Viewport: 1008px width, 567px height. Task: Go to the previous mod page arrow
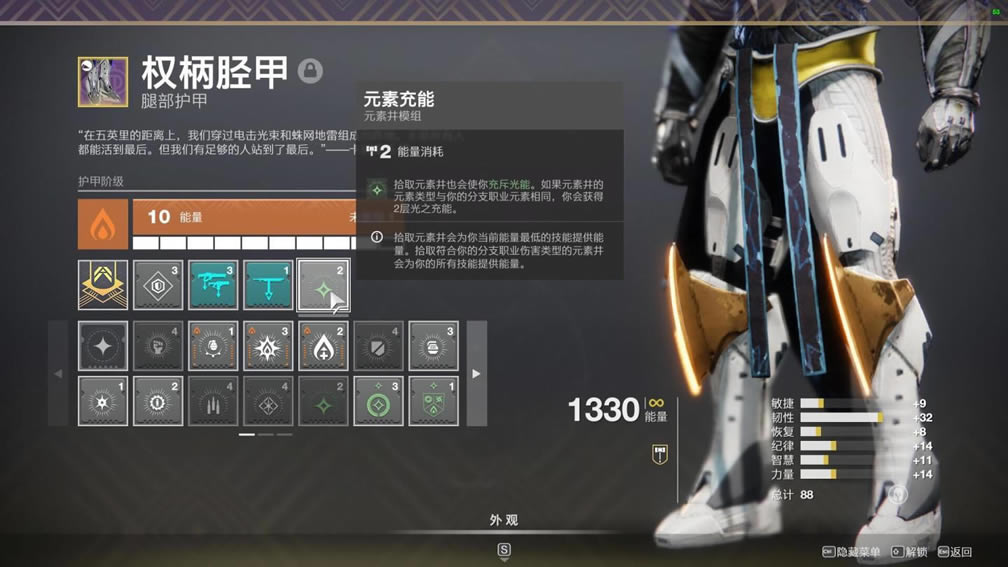click(x=57, y=373)
